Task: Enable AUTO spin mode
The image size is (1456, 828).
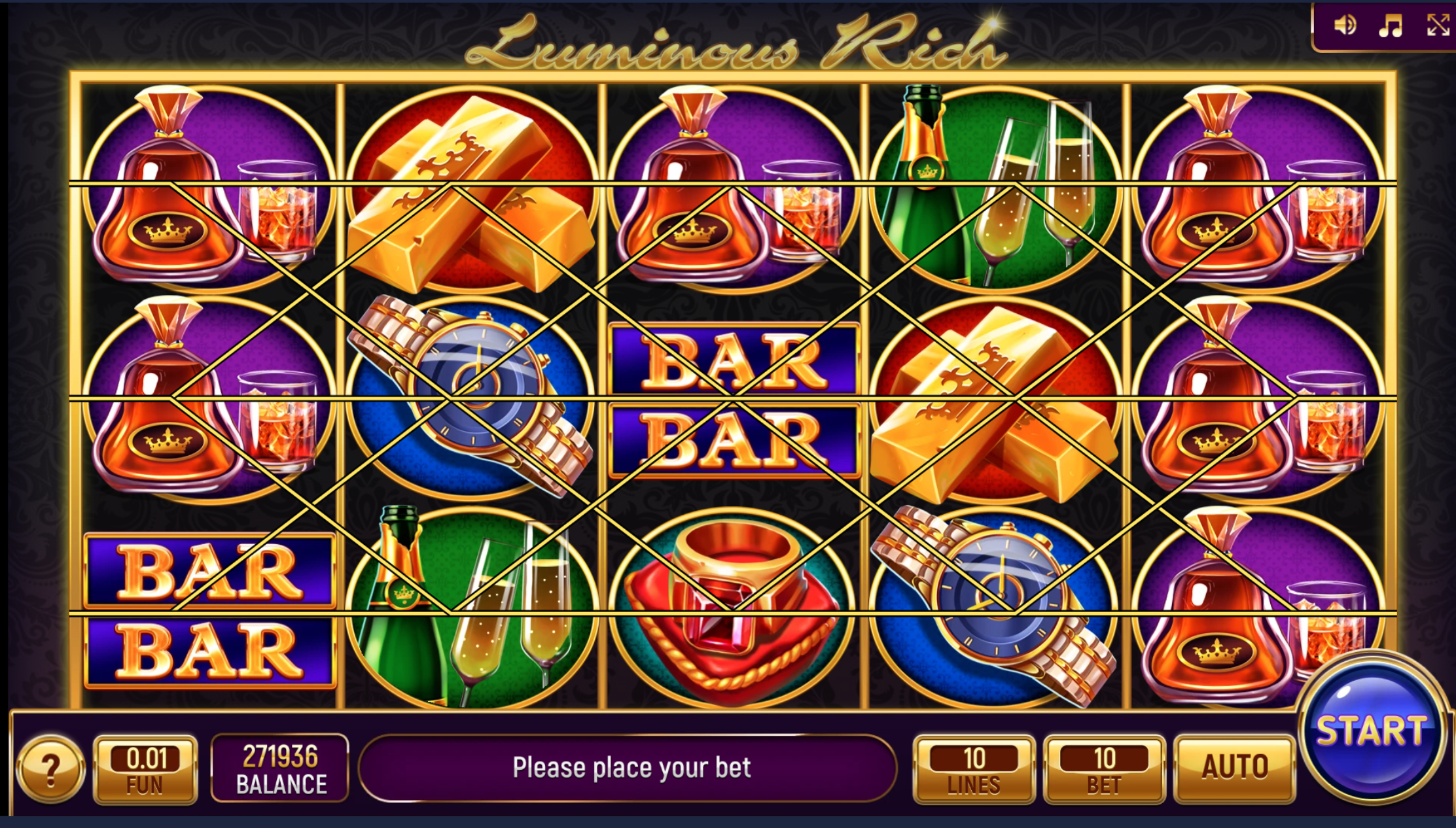Action: point(1234,768)
